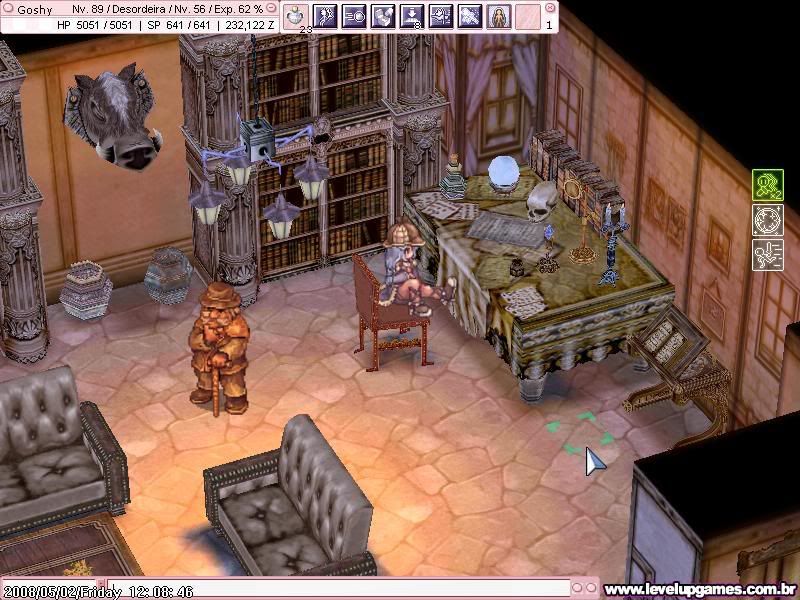Click the green x2 speed status icon
800x600 pixels.
[x=767, y=185]
